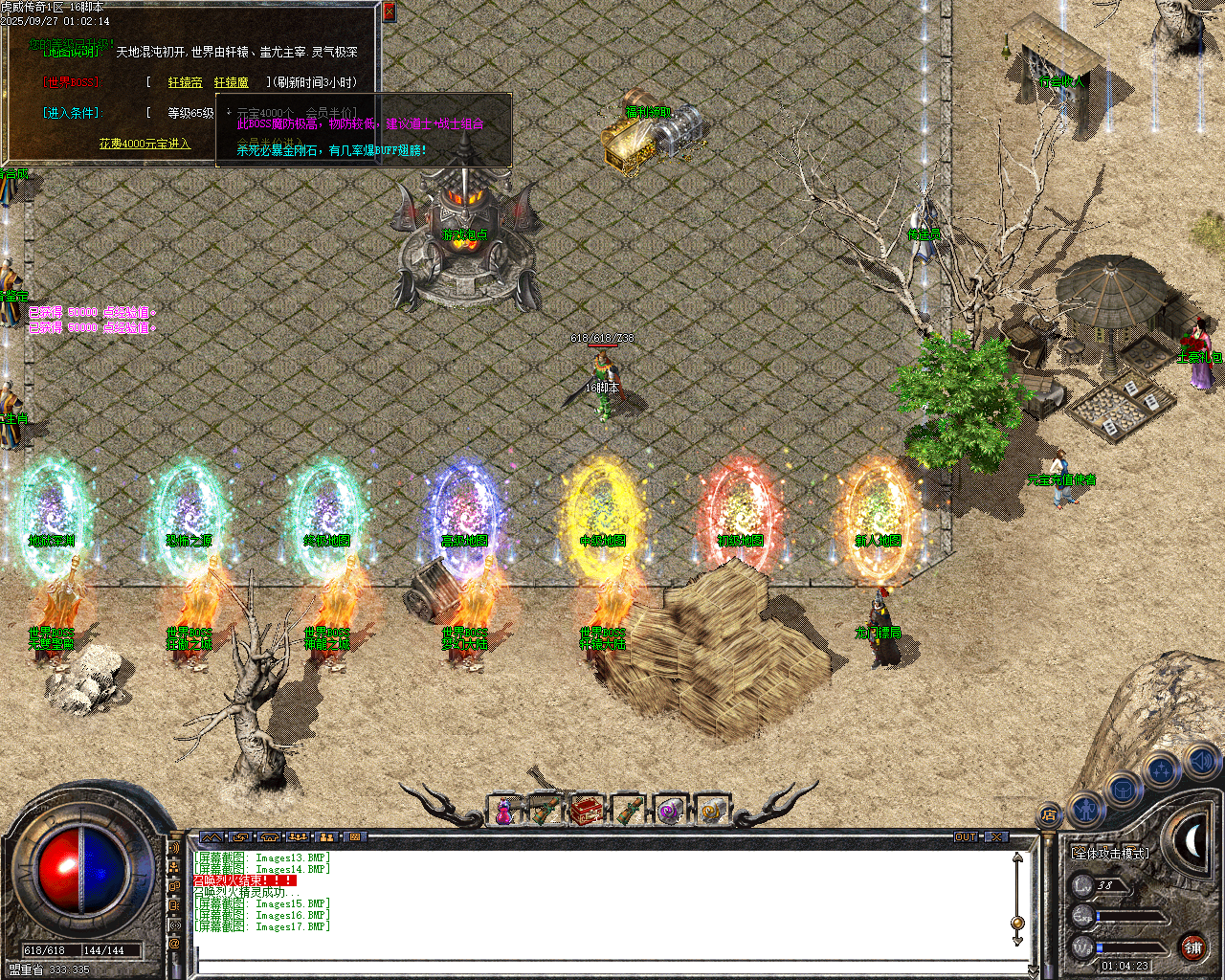Viewport: 1225px width, 980px height.
Task: Click the 轩辕帝 boss link in the panel
Action: pos(184,81)
